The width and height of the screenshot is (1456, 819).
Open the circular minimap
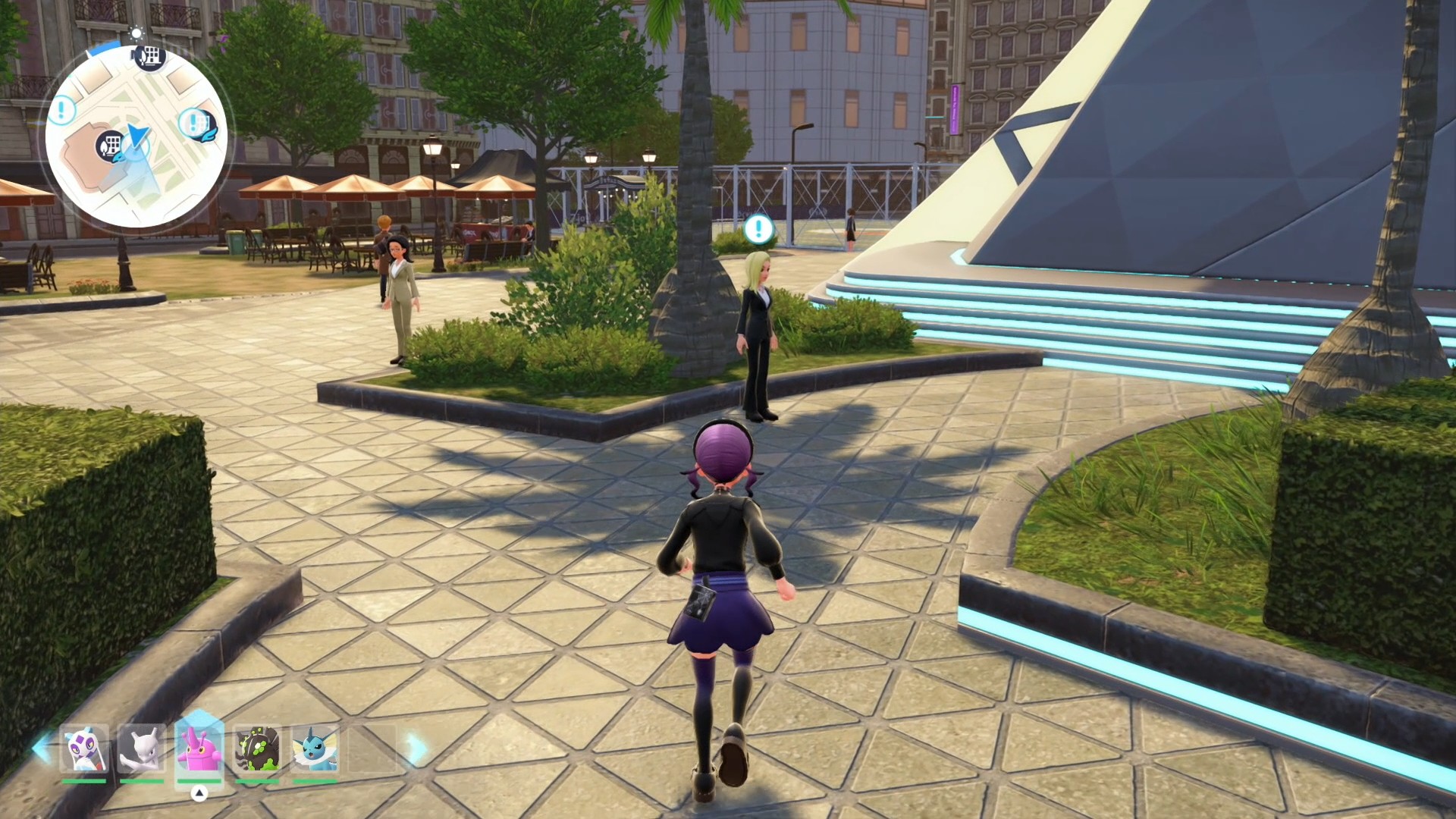[x=136, y=136]
